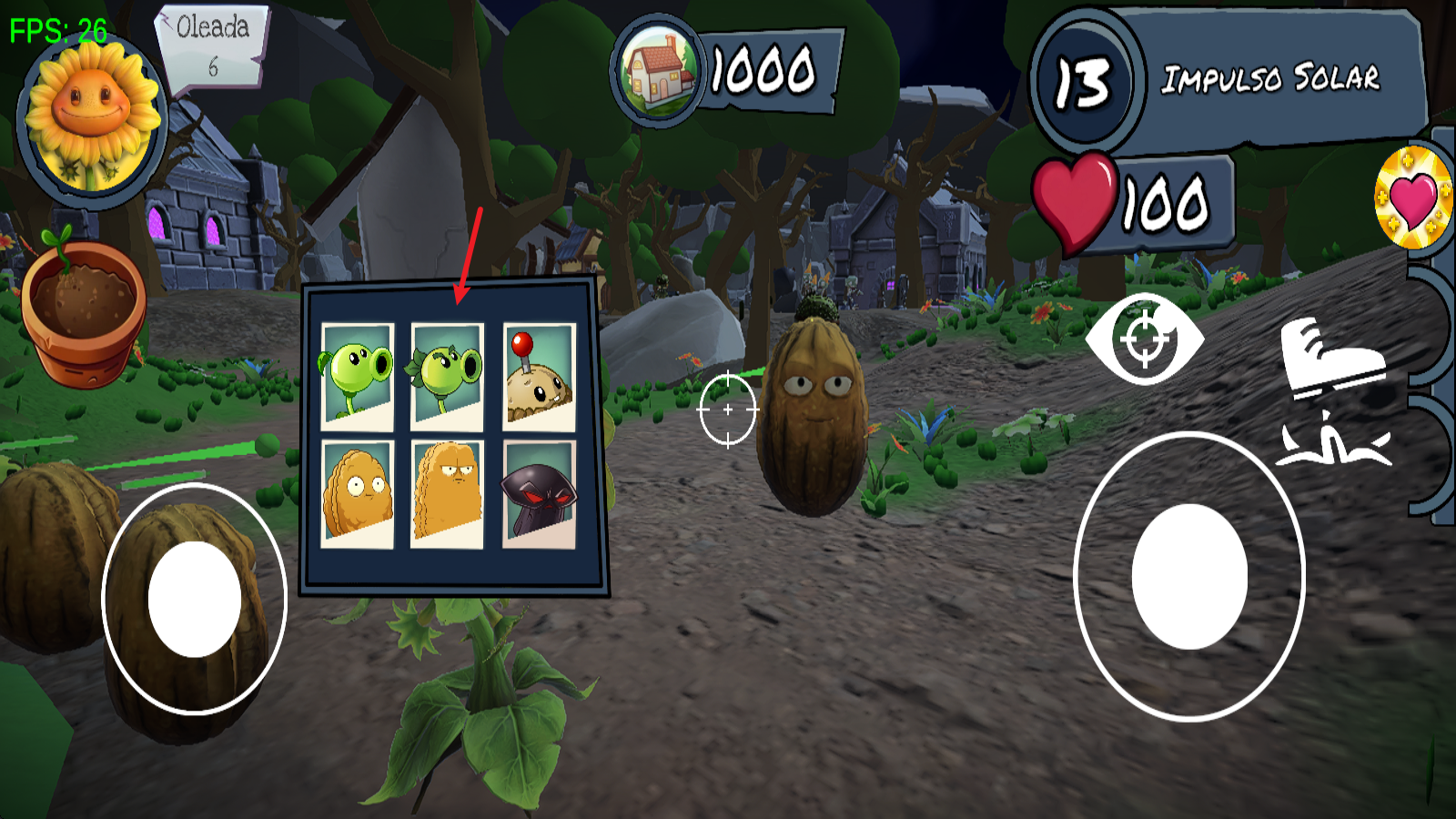Screen dimensions: 1456x819
Task: Select the Peashooter plant card
Action: click(359, 375)
